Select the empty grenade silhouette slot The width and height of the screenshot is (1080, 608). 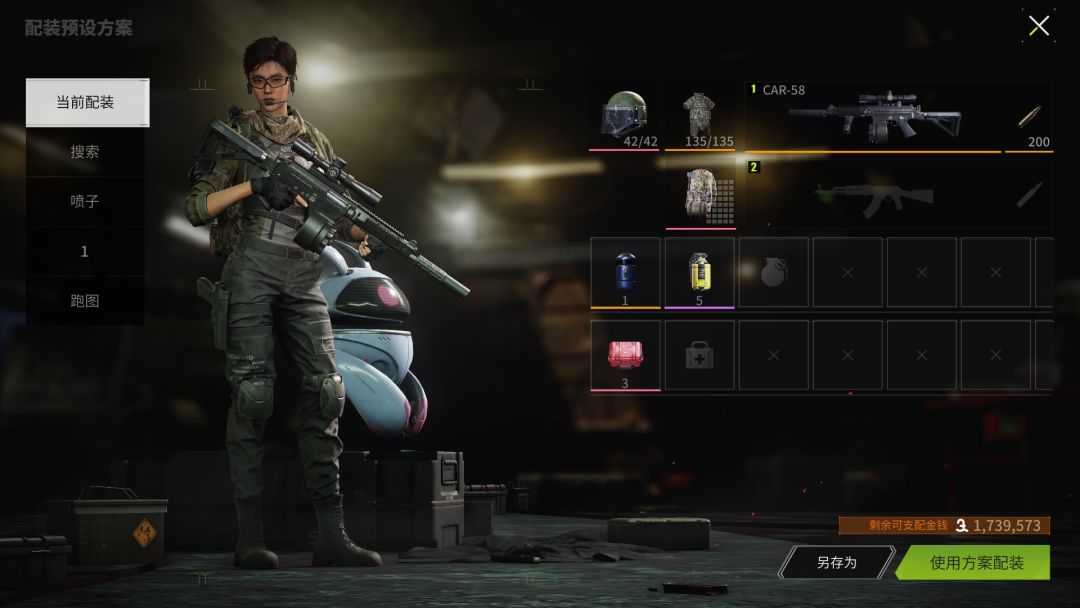(x=773, y=272)
